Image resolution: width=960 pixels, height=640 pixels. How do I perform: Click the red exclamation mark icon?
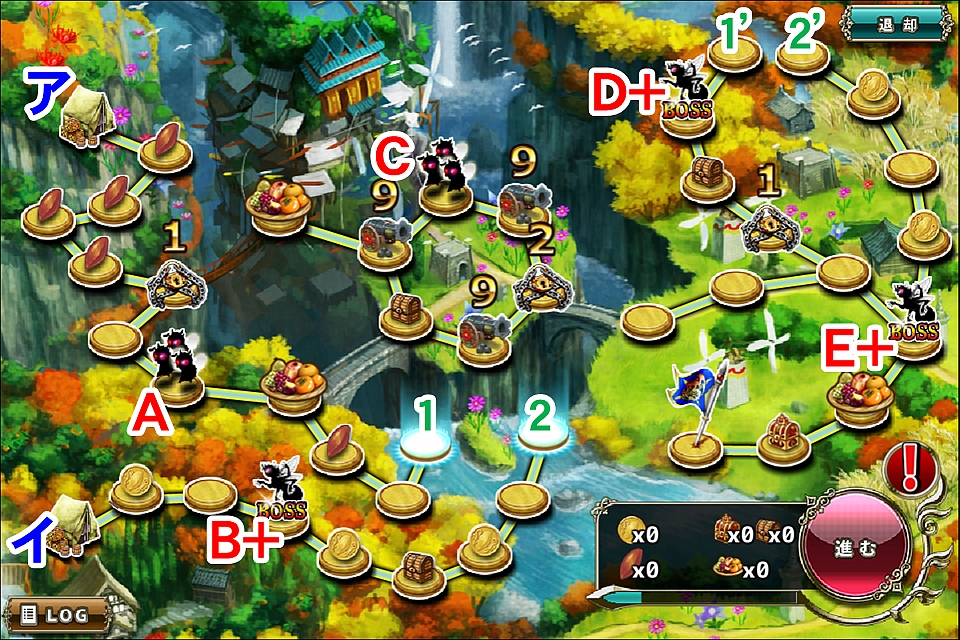pyautogui.click(x=911, y=465)
